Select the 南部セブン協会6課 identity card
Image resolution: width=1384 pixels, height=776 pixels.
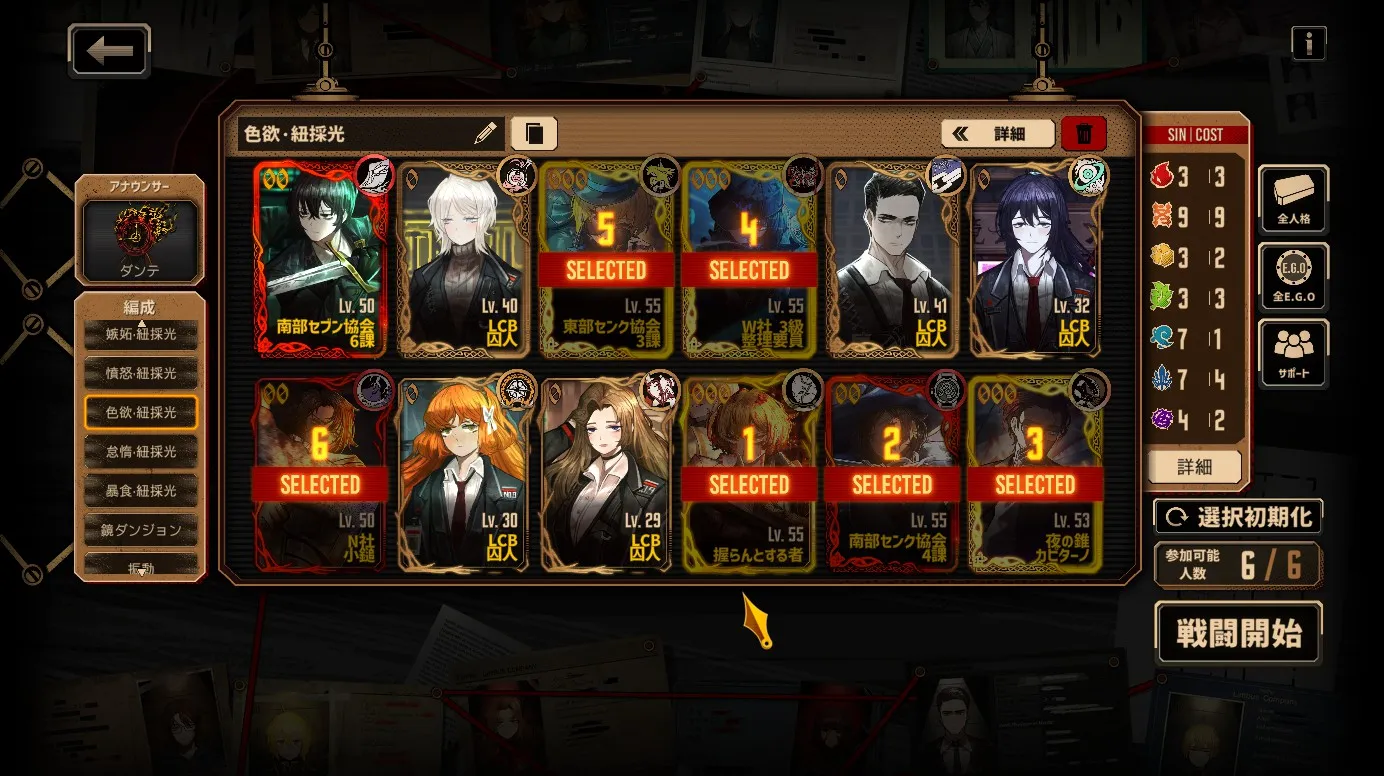pyautogui.click(x=320, y=260)
